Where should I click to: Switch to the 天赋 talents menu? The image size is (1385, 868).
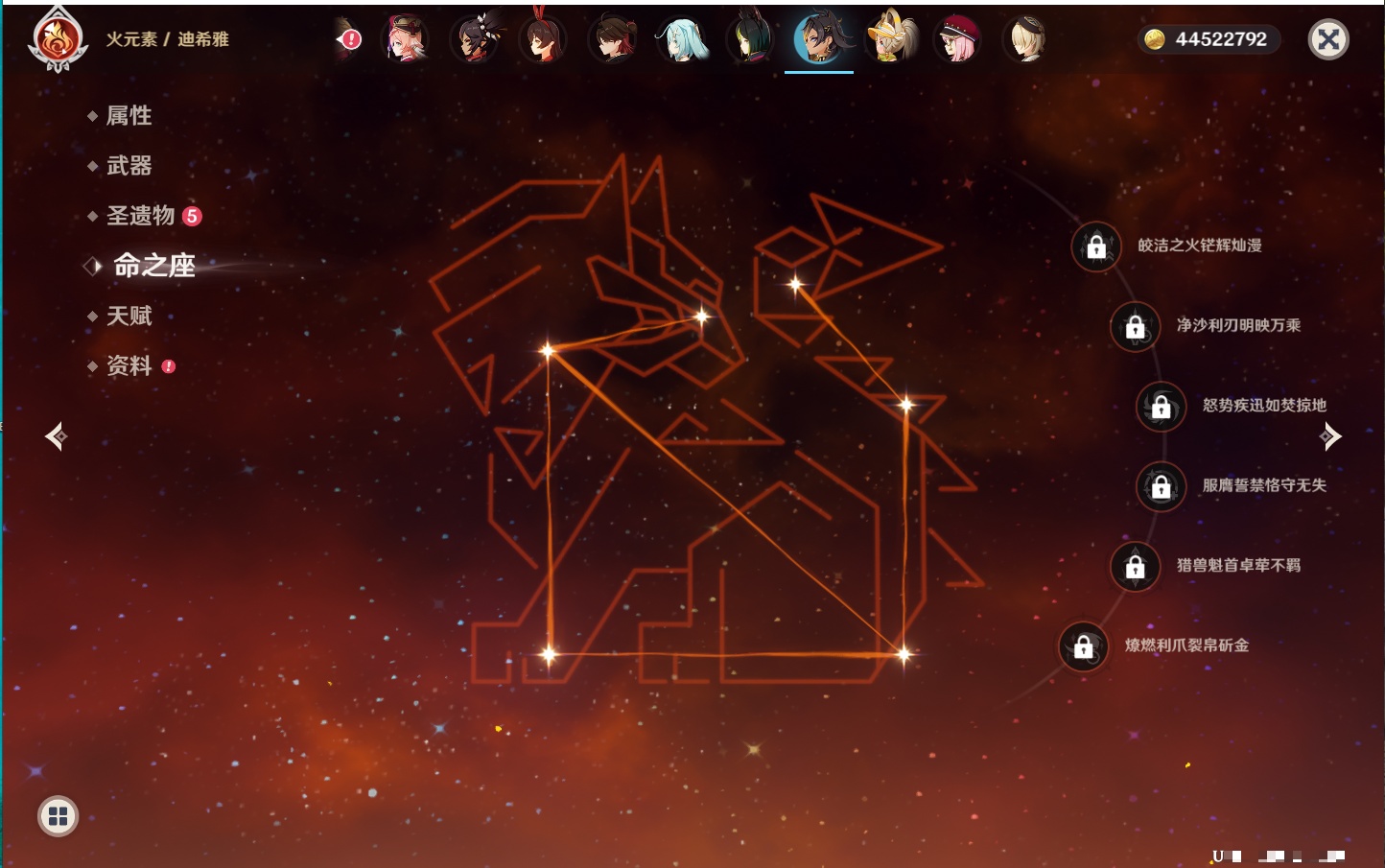pyautogui.click(x=129, y=316)
